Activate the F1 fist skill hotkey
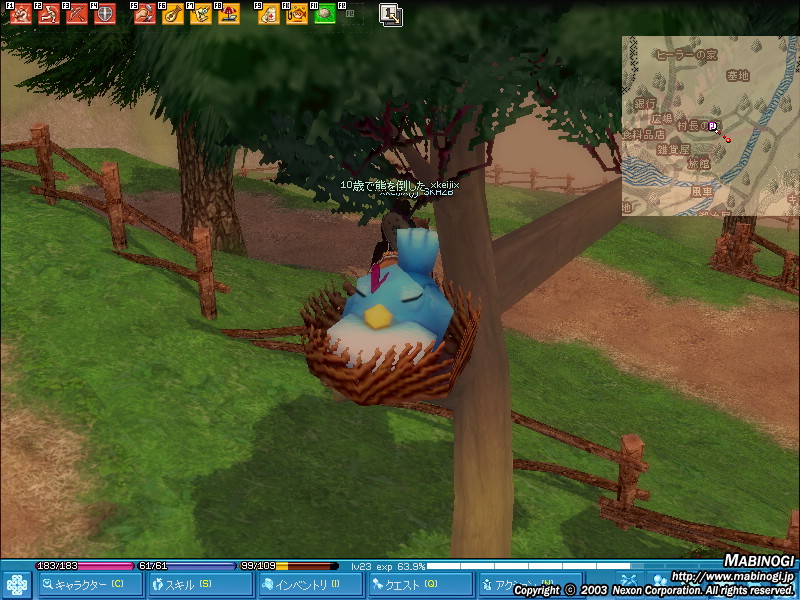The image size is (800, 600). click(x=20, y=14)
